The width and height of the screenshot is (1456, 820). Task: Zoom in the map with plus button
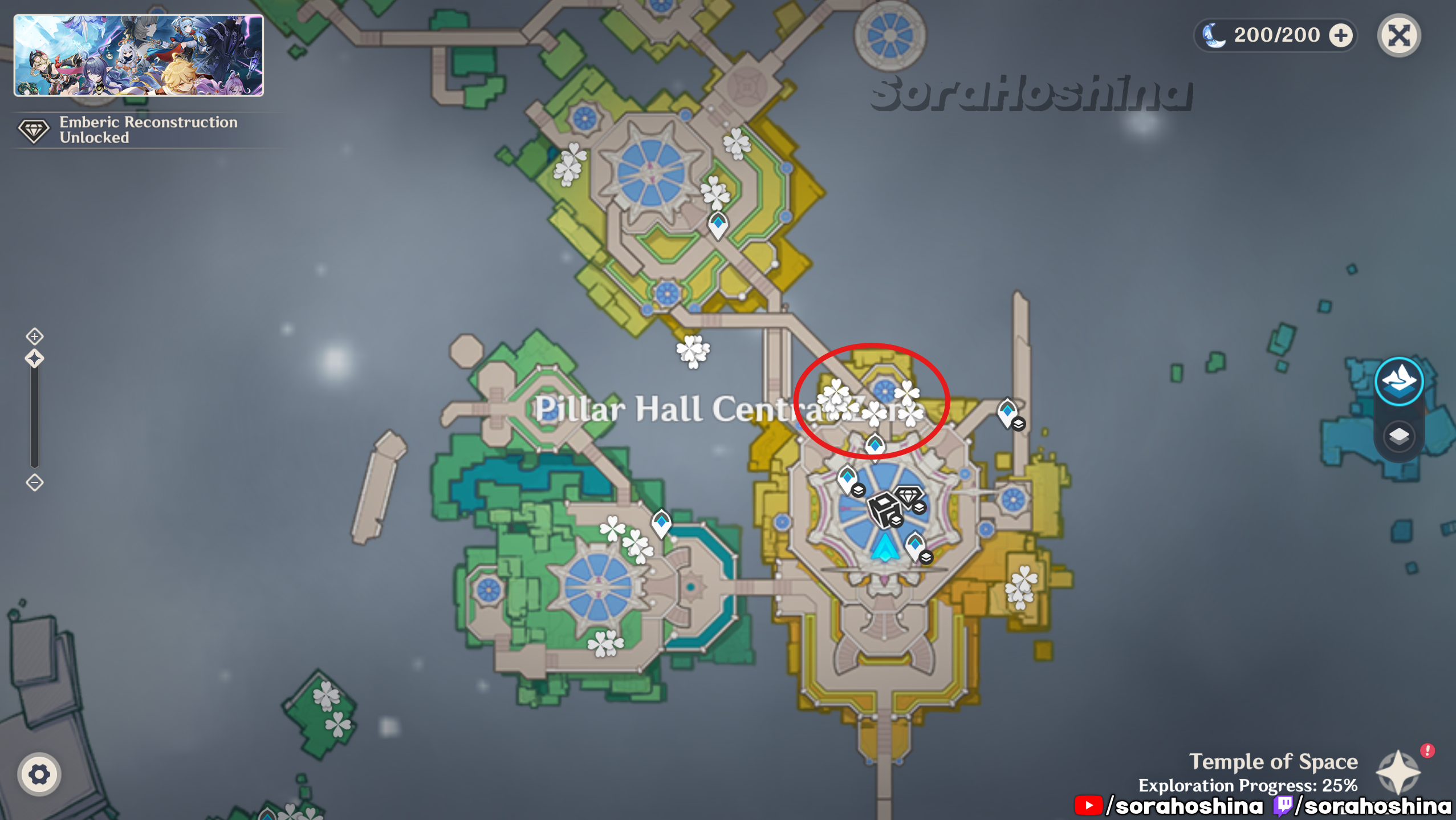pyautogui.click(x=35, y=336)
